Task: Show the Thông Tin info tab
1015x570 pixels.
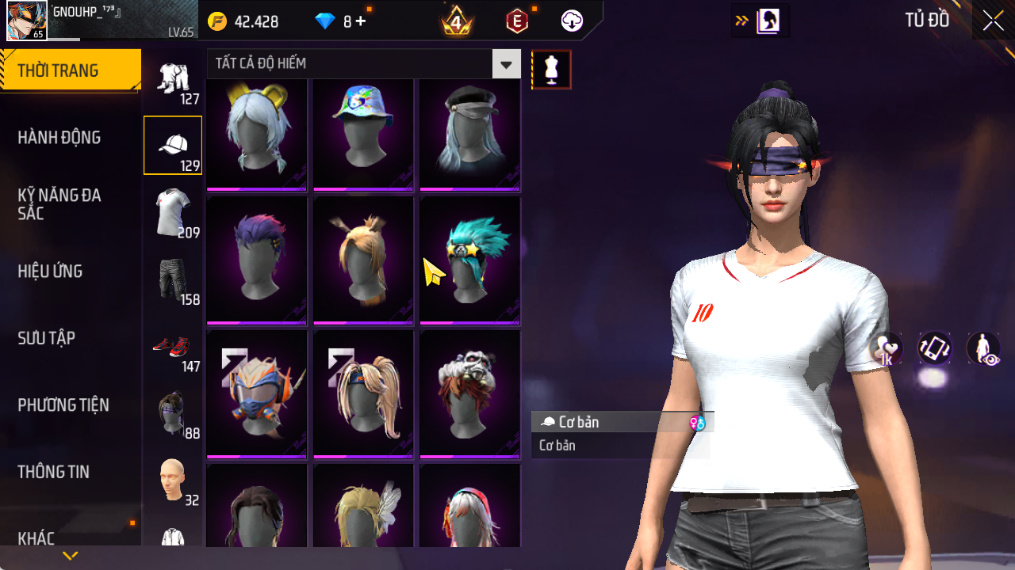Action: point(54,472)
